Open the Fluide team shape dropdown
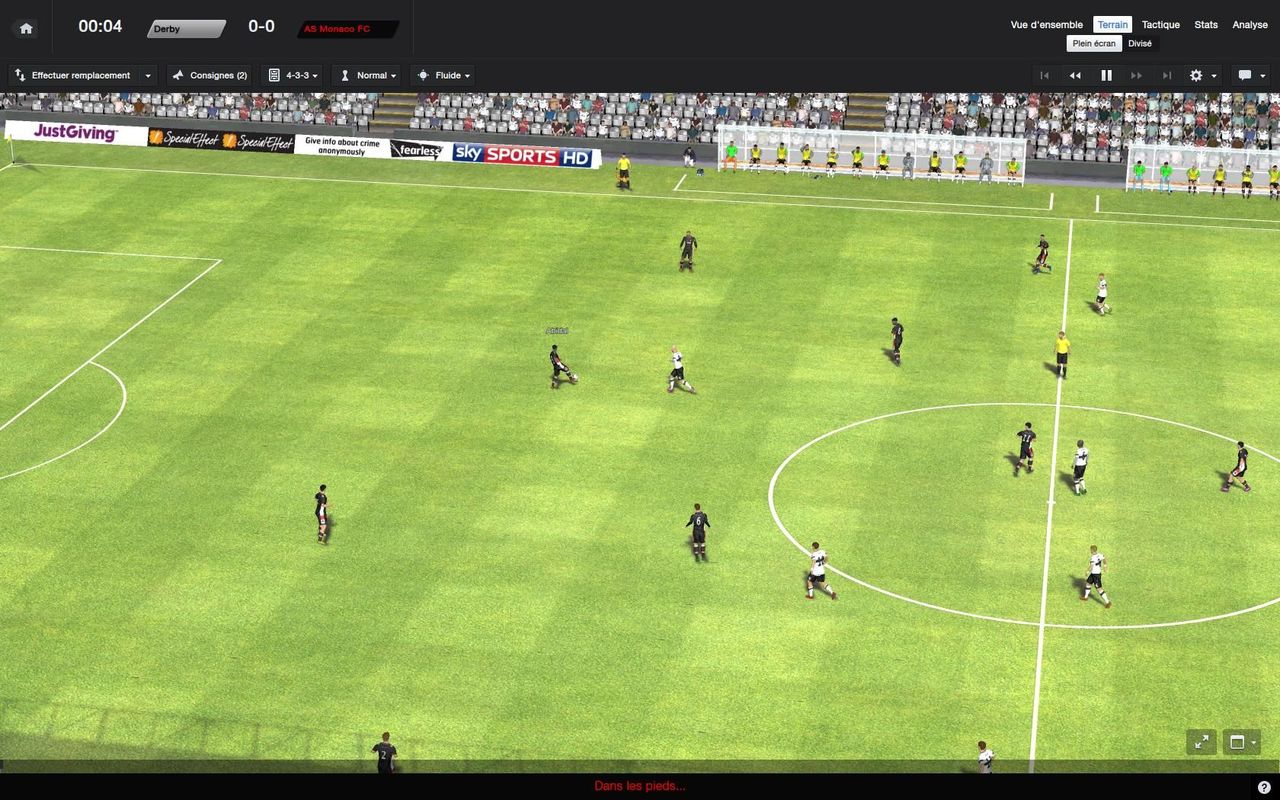The image size is (1280, 800). 442,75
